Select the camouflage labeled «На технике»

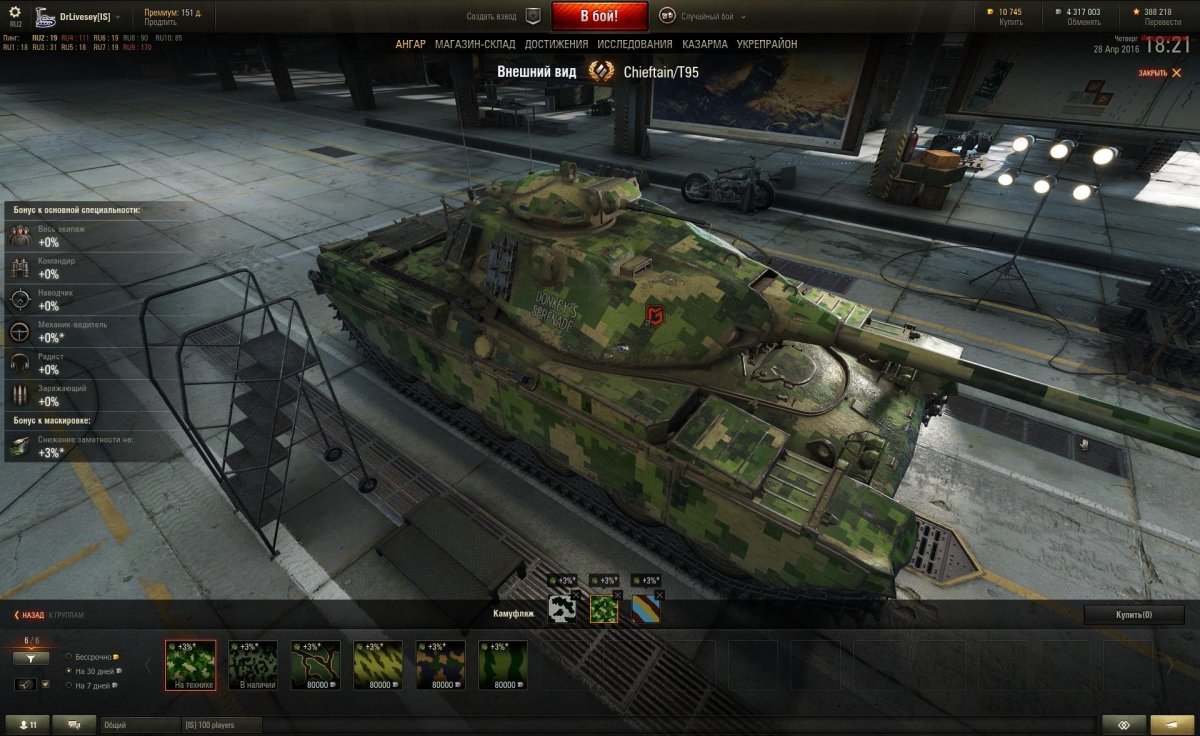click(190, 665)
